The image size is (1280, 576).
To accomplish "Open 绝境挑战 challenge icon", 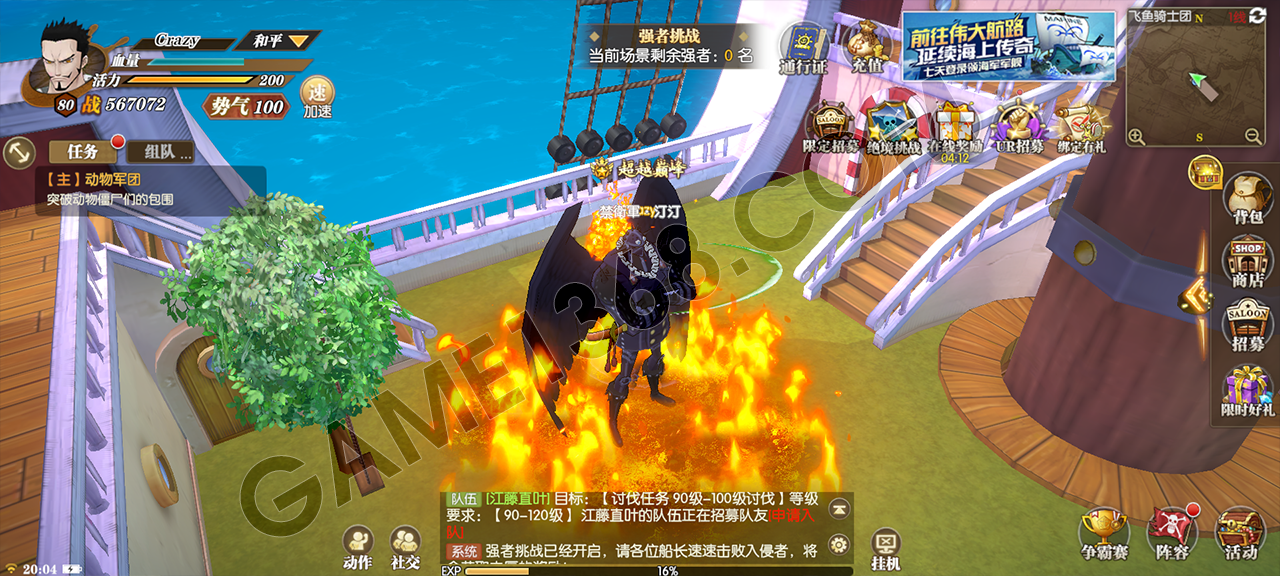I will [891, 128].
